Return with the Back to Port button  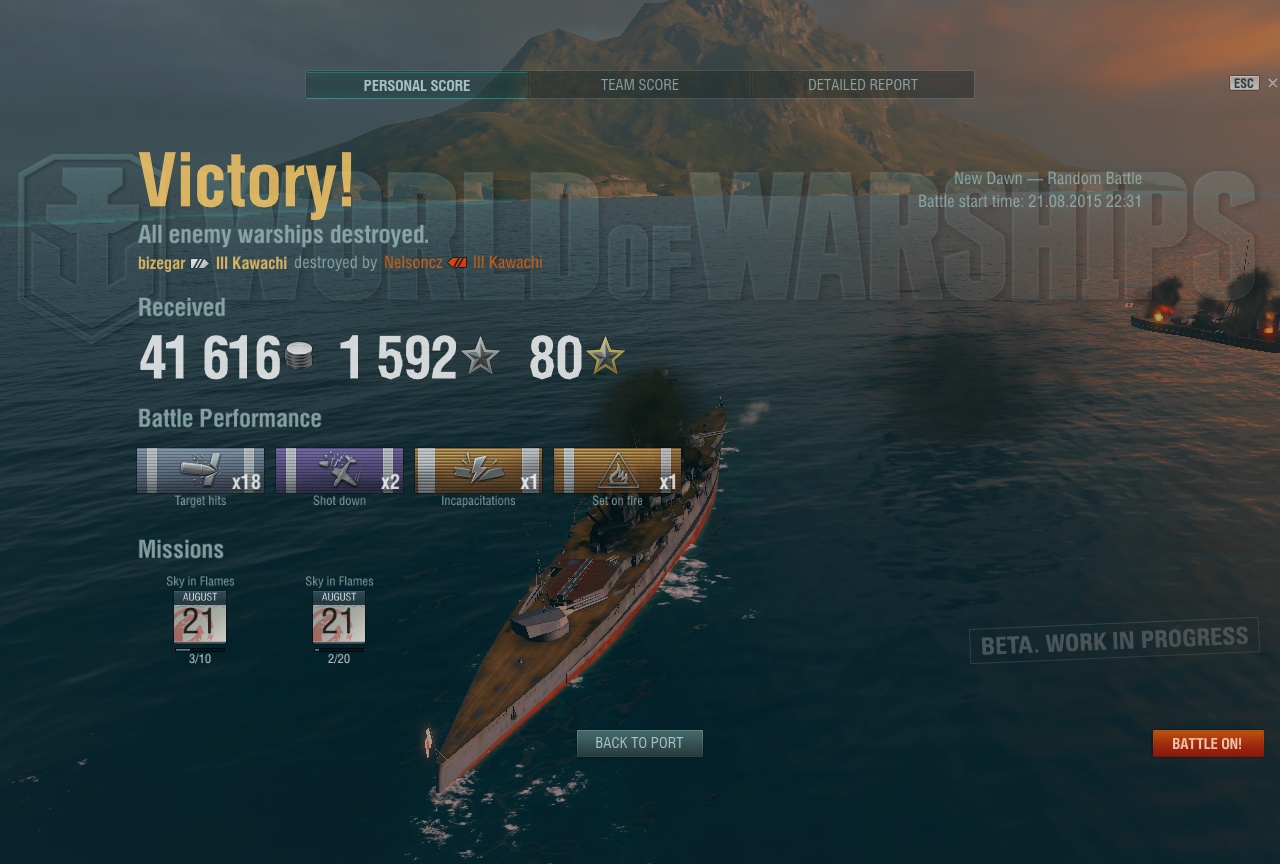pos(639,743)
